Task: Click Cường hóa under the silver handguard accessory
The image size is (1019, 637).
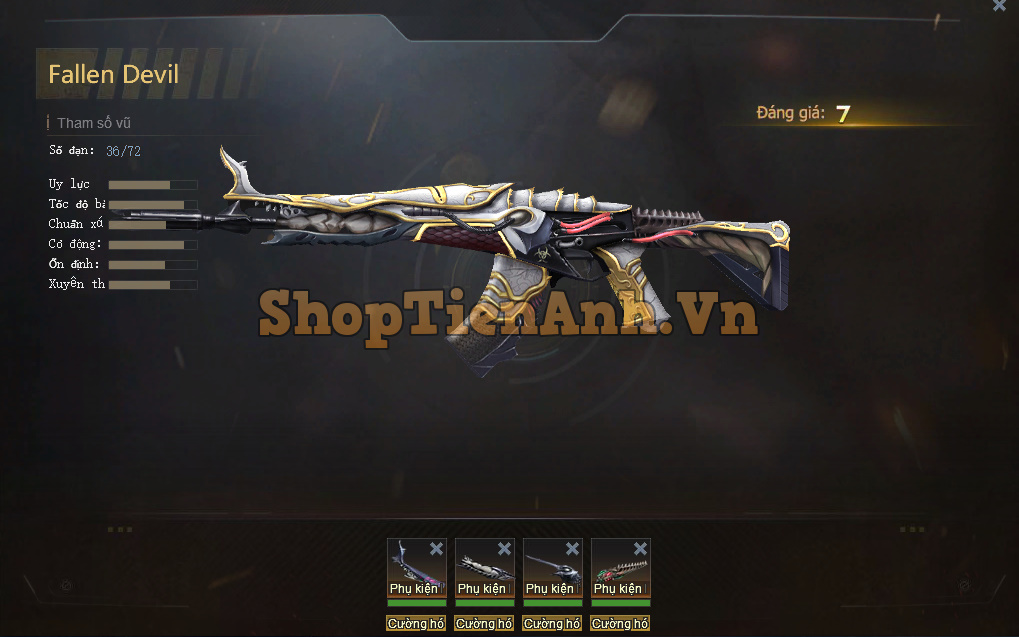Action: (x=484, y=624)
